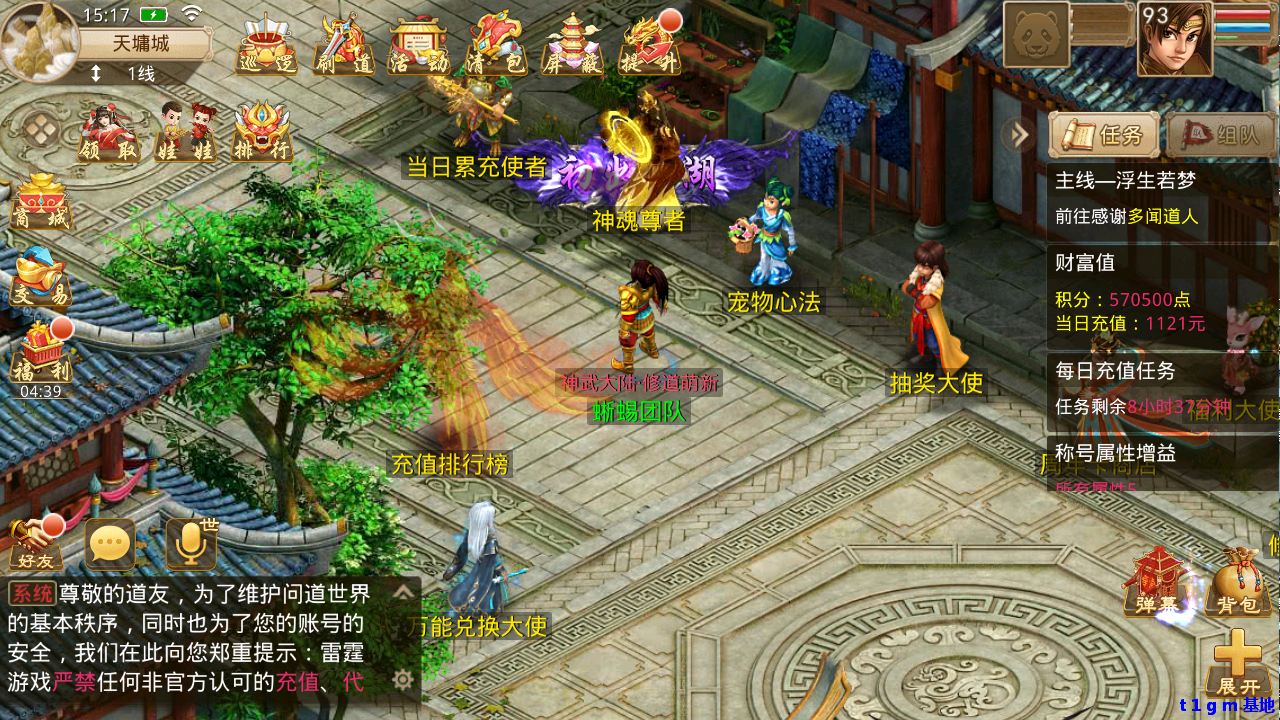Open the 刷道 menu icon
Screen dimensions: 1280x720
pyautogui.click(x=343, y=44)
